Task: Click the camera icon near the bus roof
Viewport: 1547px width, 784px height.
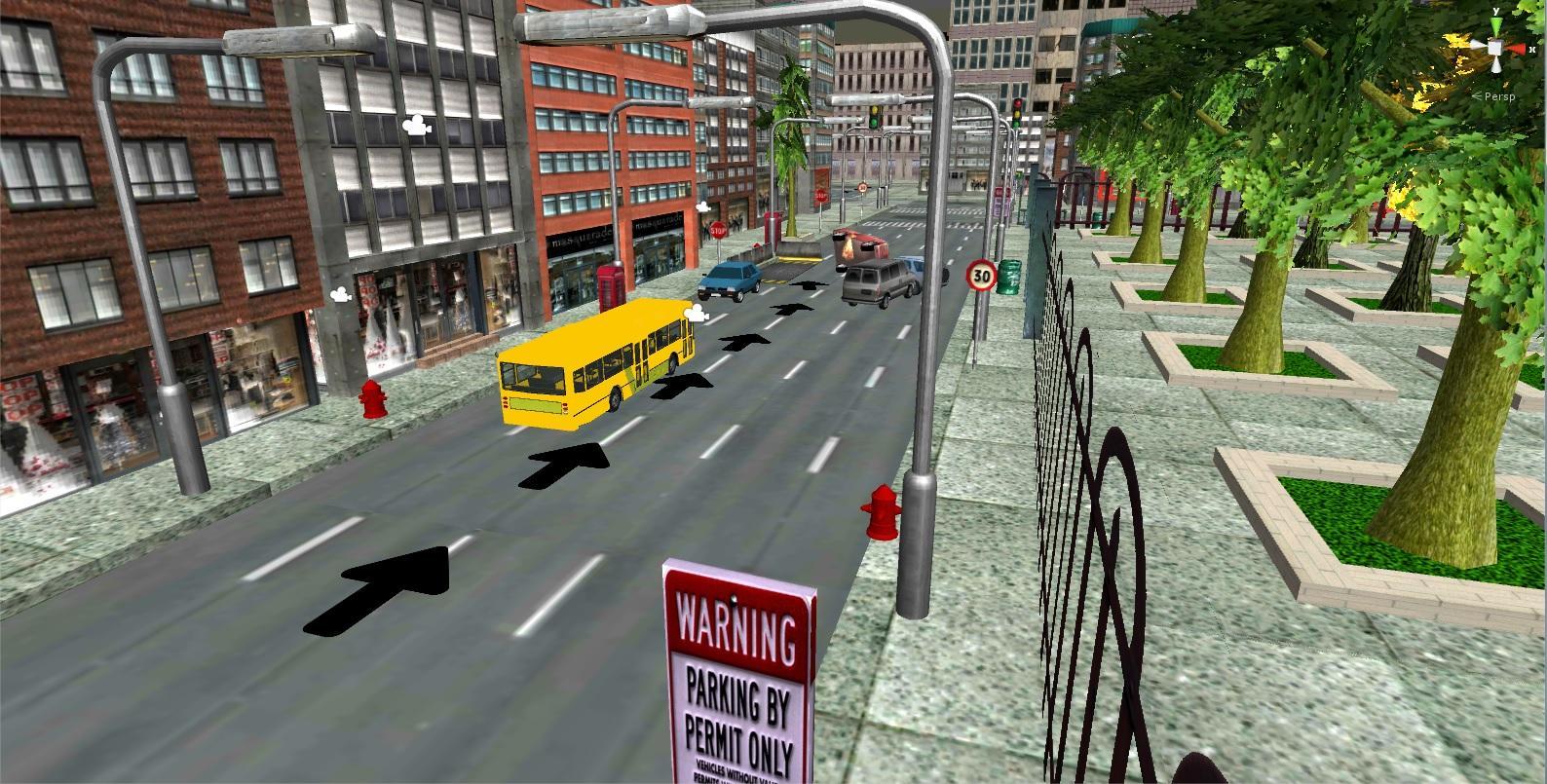Action: [x=696, y=313]
